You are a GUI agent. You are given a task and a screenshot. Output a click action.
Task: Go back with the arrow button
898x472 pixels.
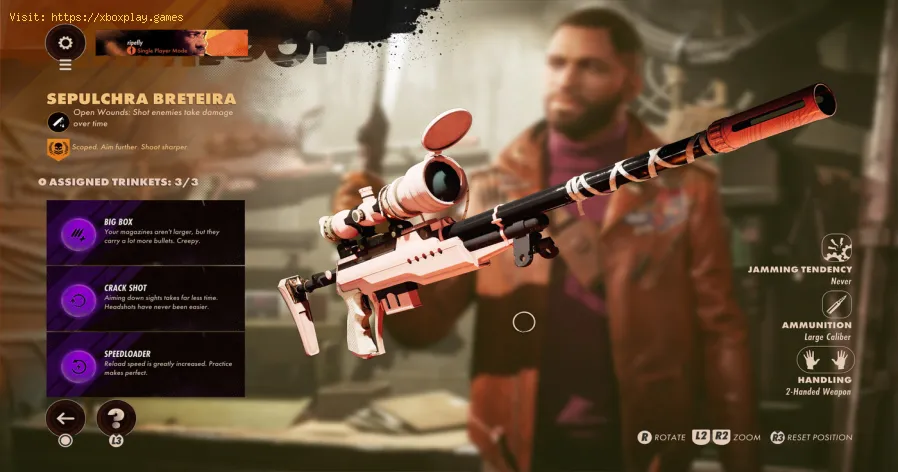click(x=65, y=418)
